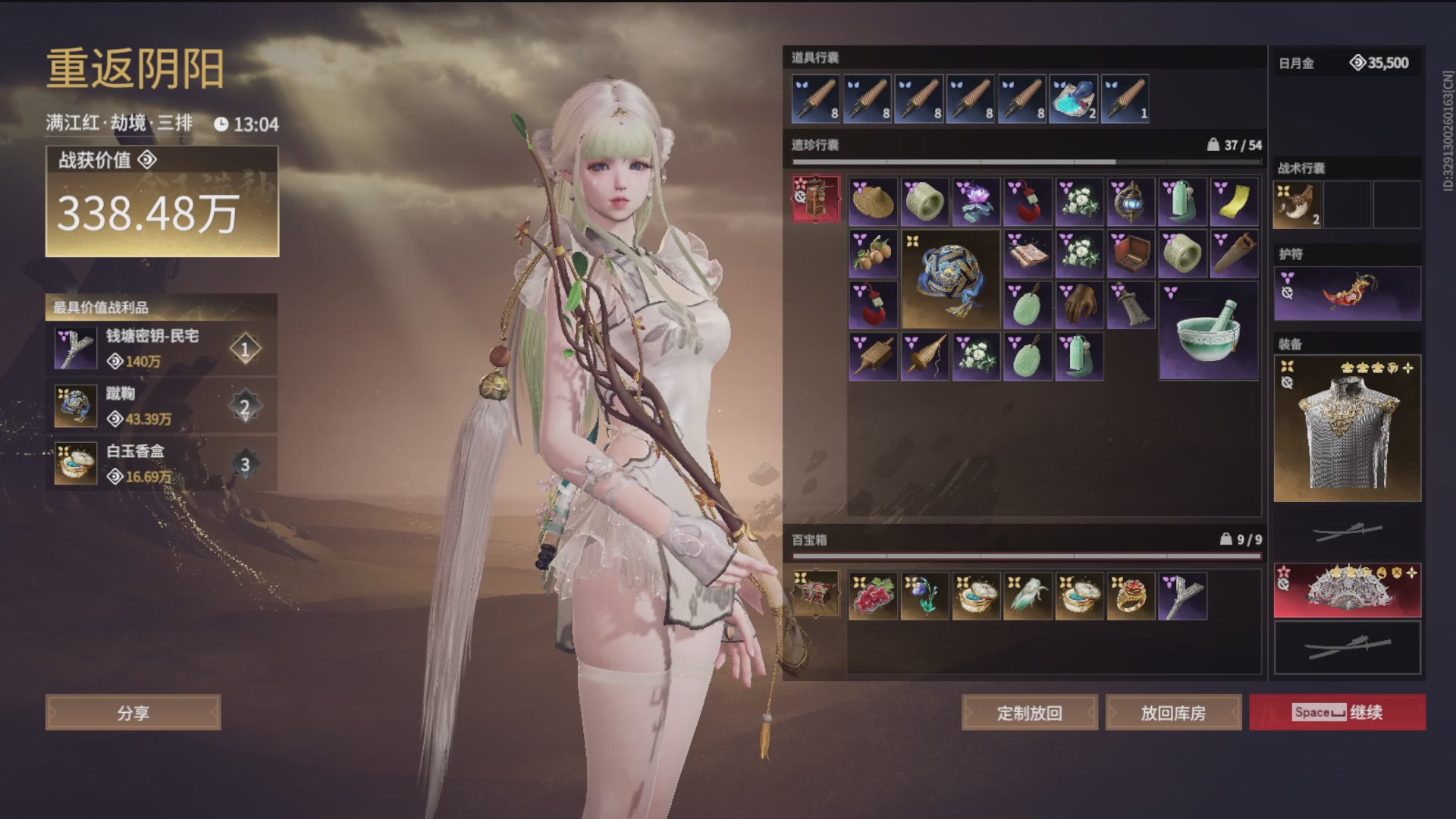Select the hand saw item
The height and width of the screenshot is (819, 1456).
tap(1234, 253)
